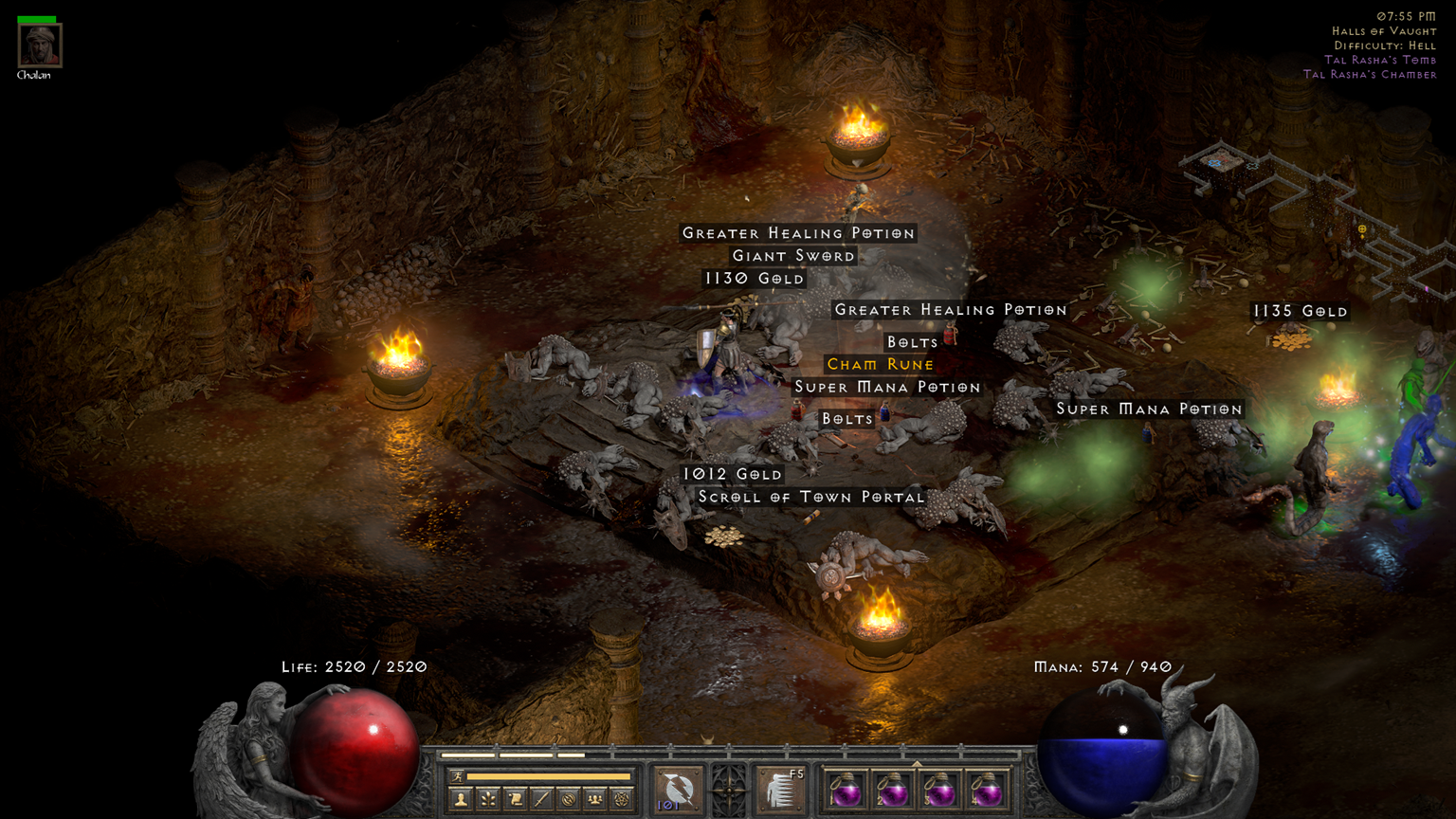Open the quest log scroll button

coord(515,800)
